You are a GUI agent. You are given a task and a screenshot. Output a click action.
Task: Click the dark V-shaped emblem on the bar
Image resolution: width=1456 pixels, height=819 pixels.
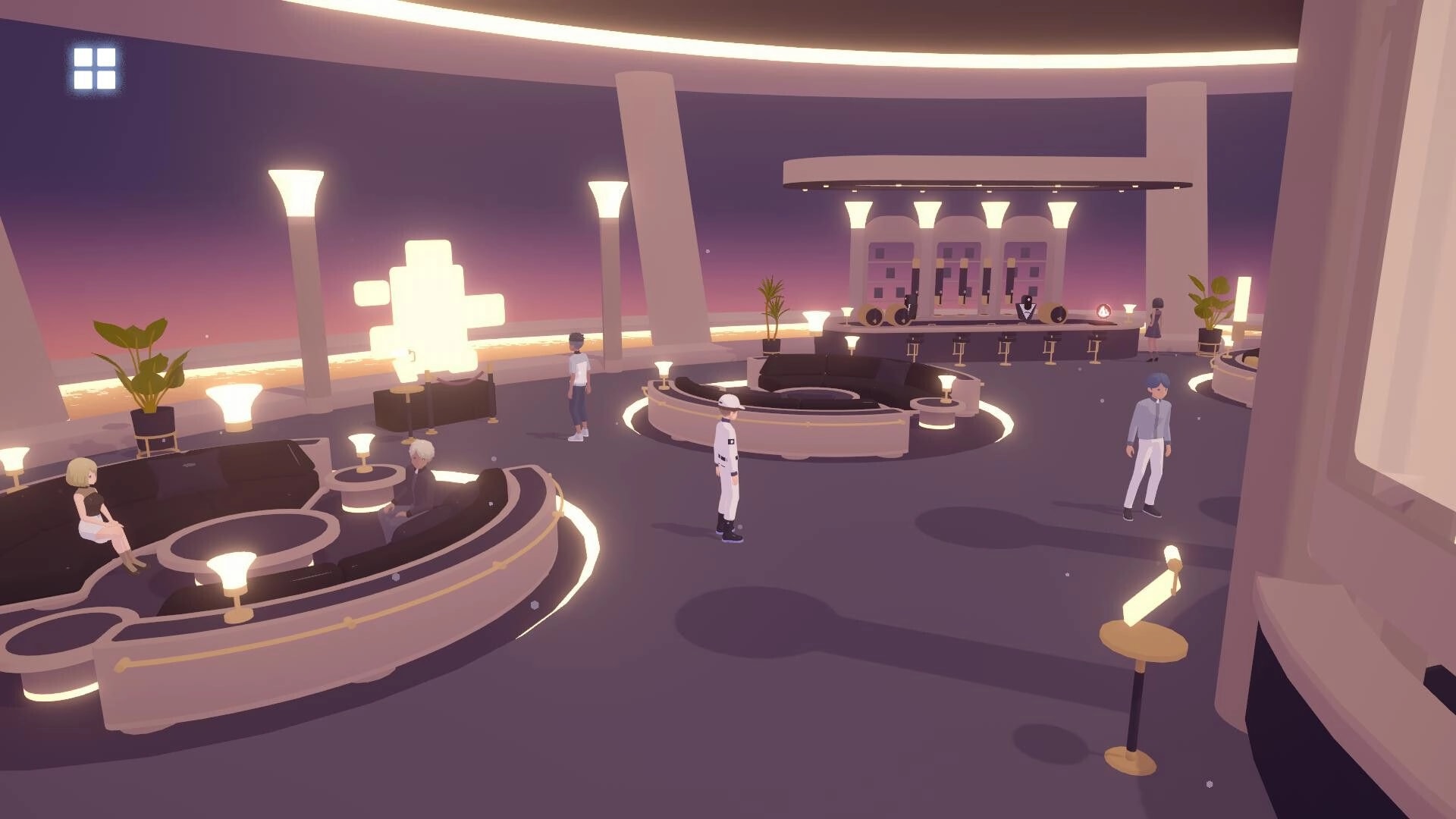[1026, 312]
